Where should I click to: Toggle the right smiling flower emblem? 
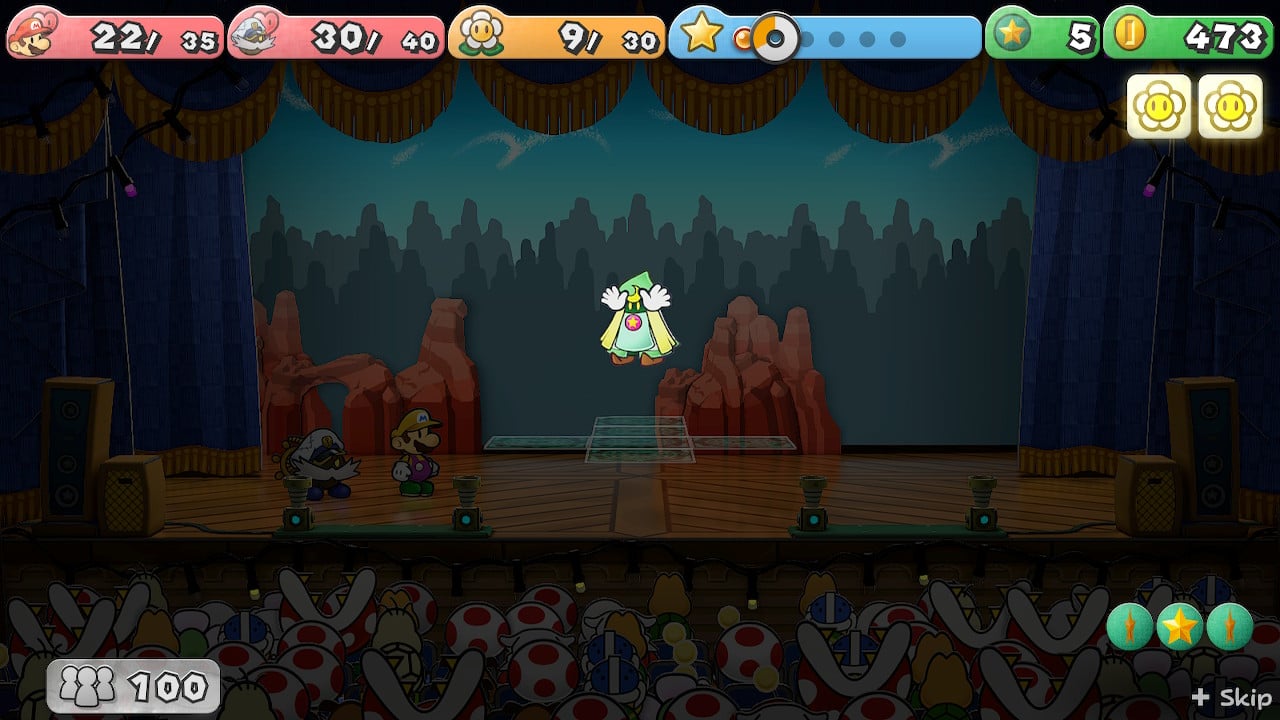1230,104
